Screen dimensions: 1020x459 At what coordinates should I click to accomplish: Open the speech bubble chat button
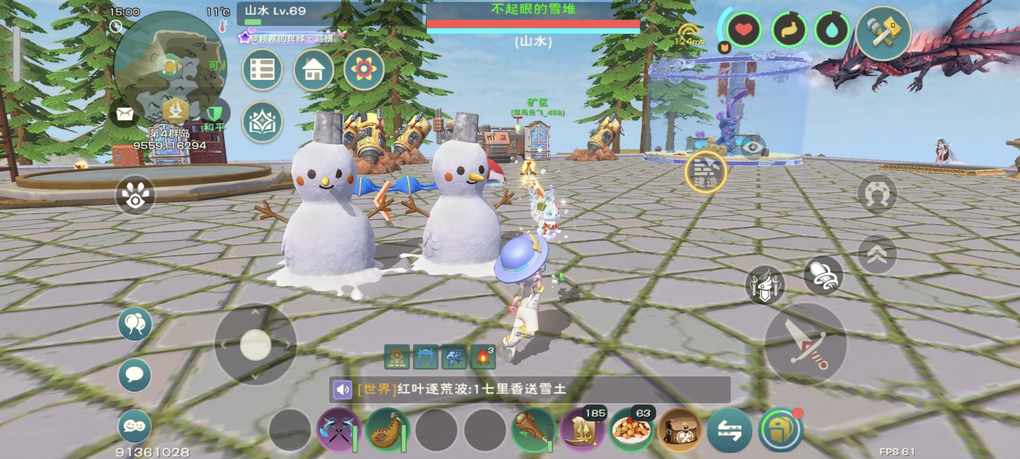tap(135, 376)
